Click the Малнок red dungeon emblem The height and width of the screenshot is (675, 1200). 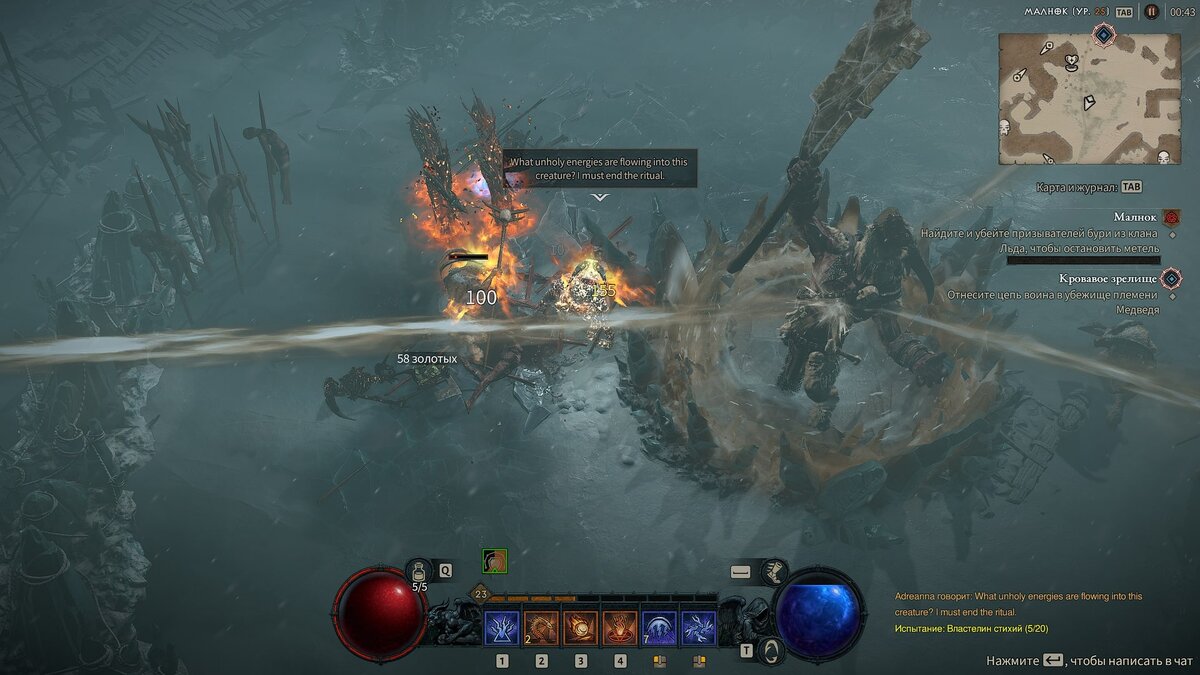tap(1172, 217)
